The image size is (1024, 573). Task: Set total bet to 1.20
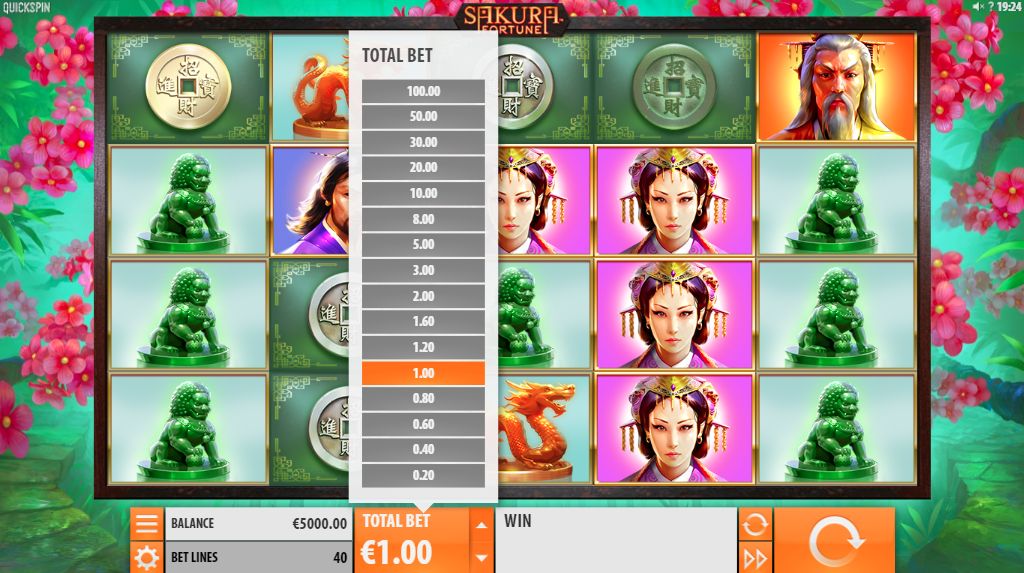pos(423,348)
